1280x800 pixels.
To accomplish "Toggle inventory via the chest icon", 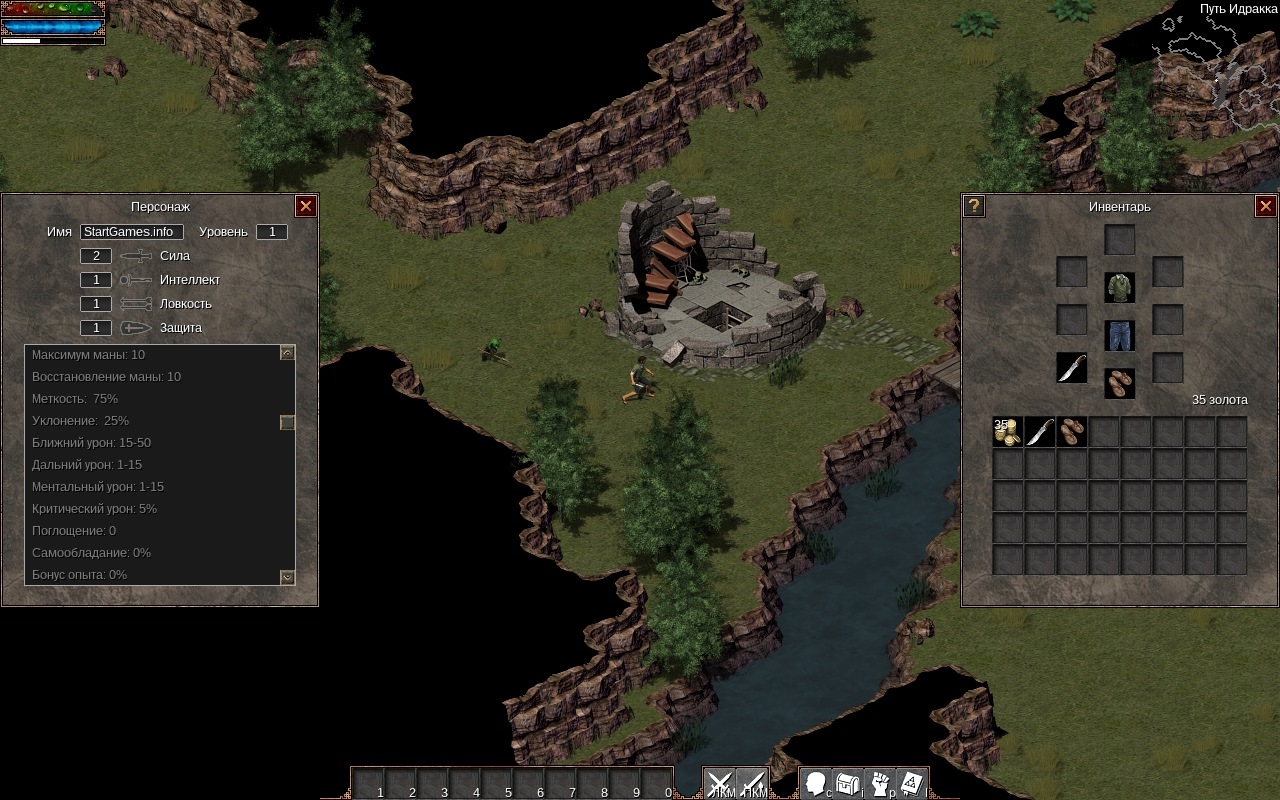I will pyautogui.click(x=849, y=784).
